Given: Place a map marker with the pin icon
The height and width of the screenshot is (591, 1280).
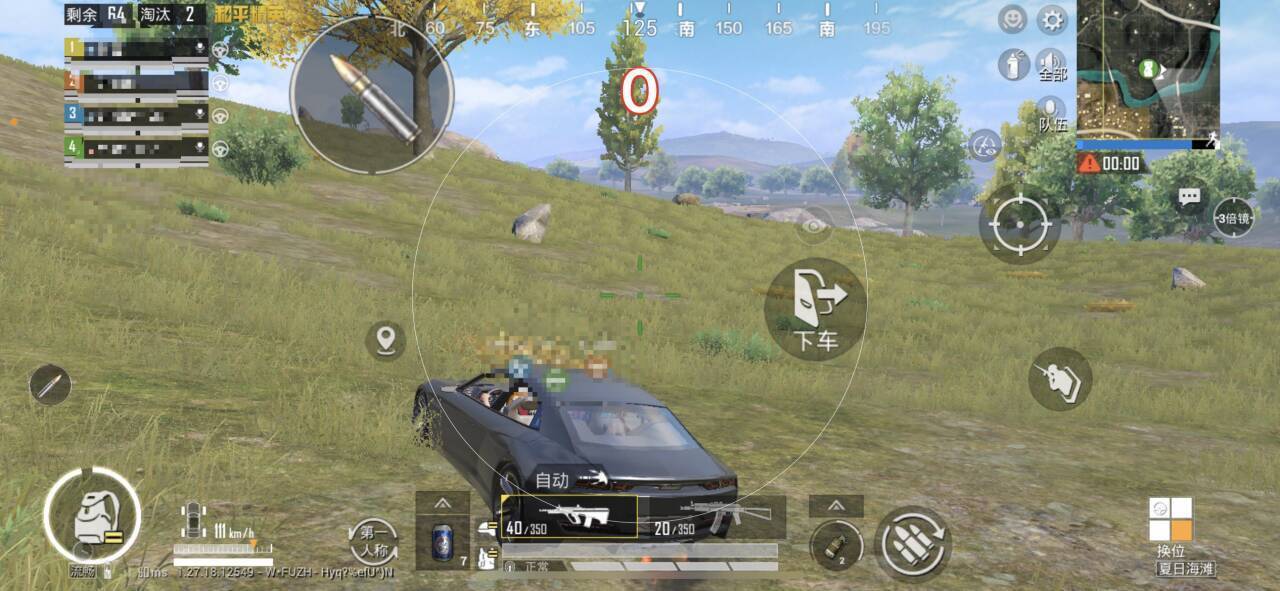Looking at the screenshot, I should point(385,341).
